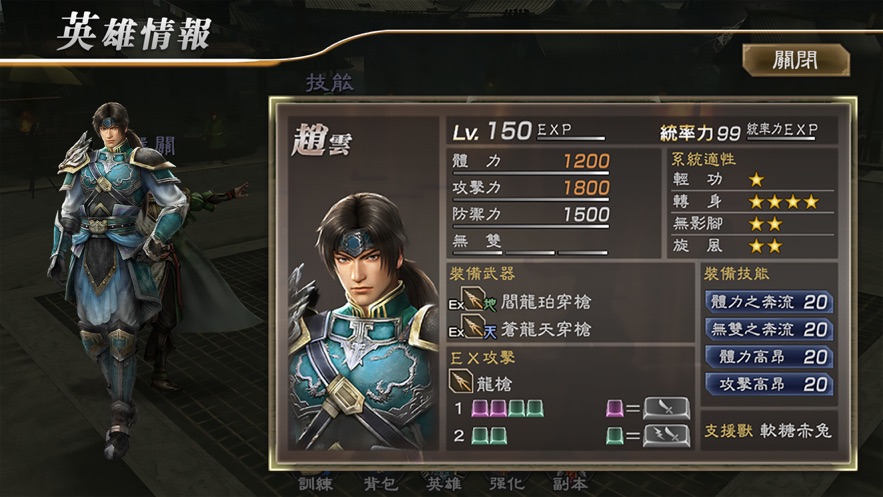Open the 訓練 training menu
Screen dimensions: 883x497
[x=314, y=482]
